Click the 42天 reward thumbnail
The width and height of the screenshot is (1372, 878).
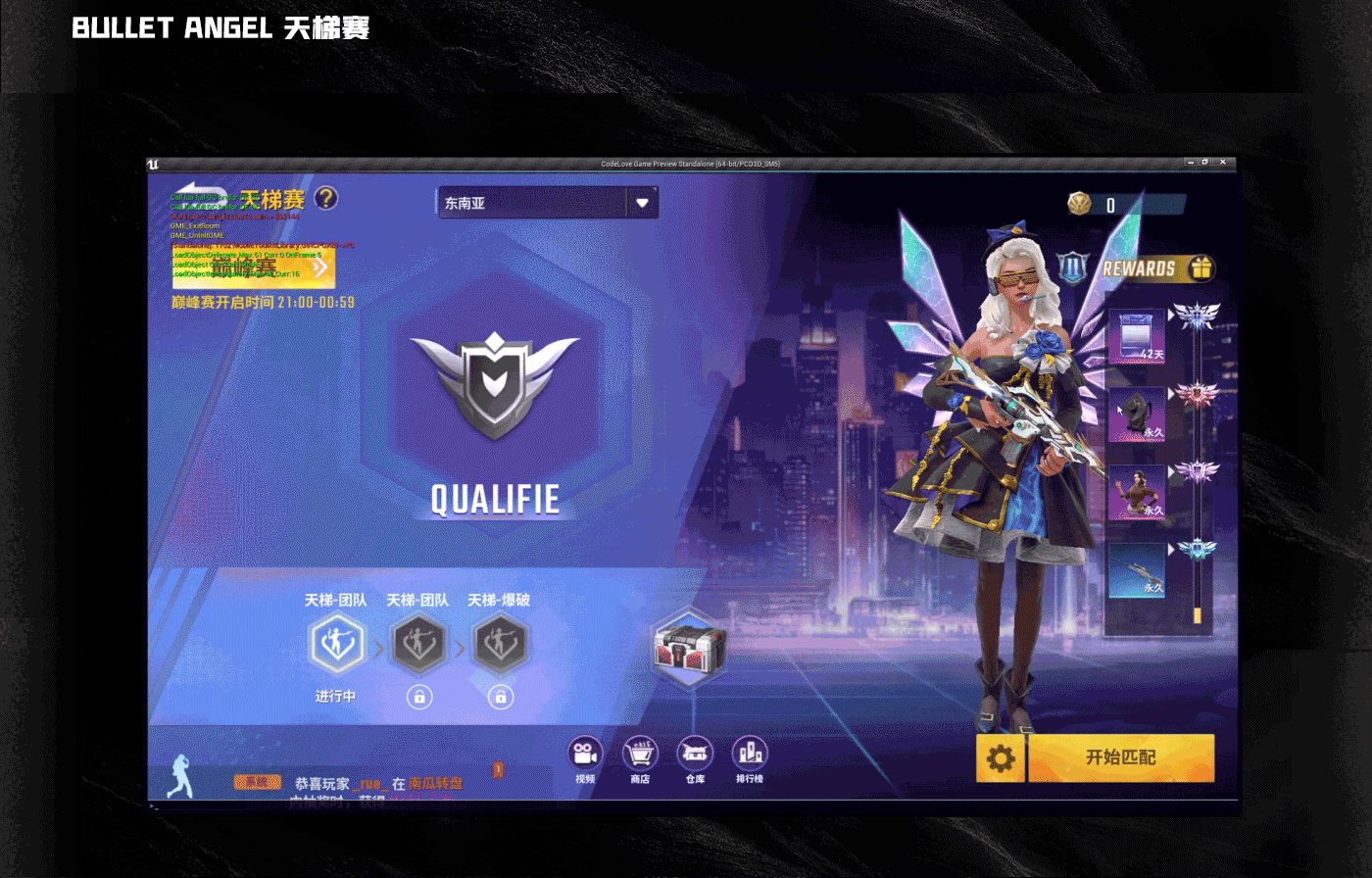[1135, 338]
